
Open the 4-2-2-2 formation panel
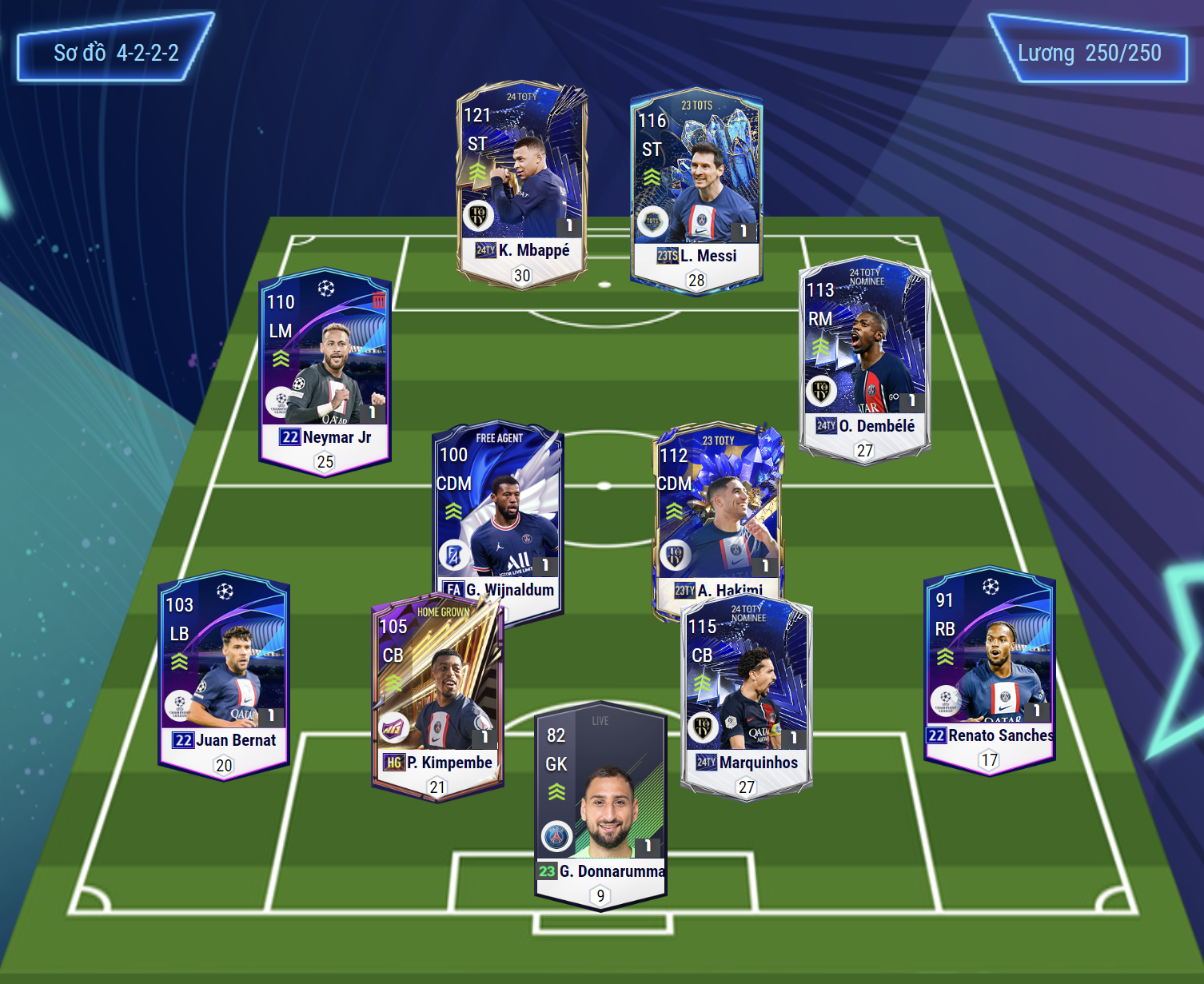(115, 53)
